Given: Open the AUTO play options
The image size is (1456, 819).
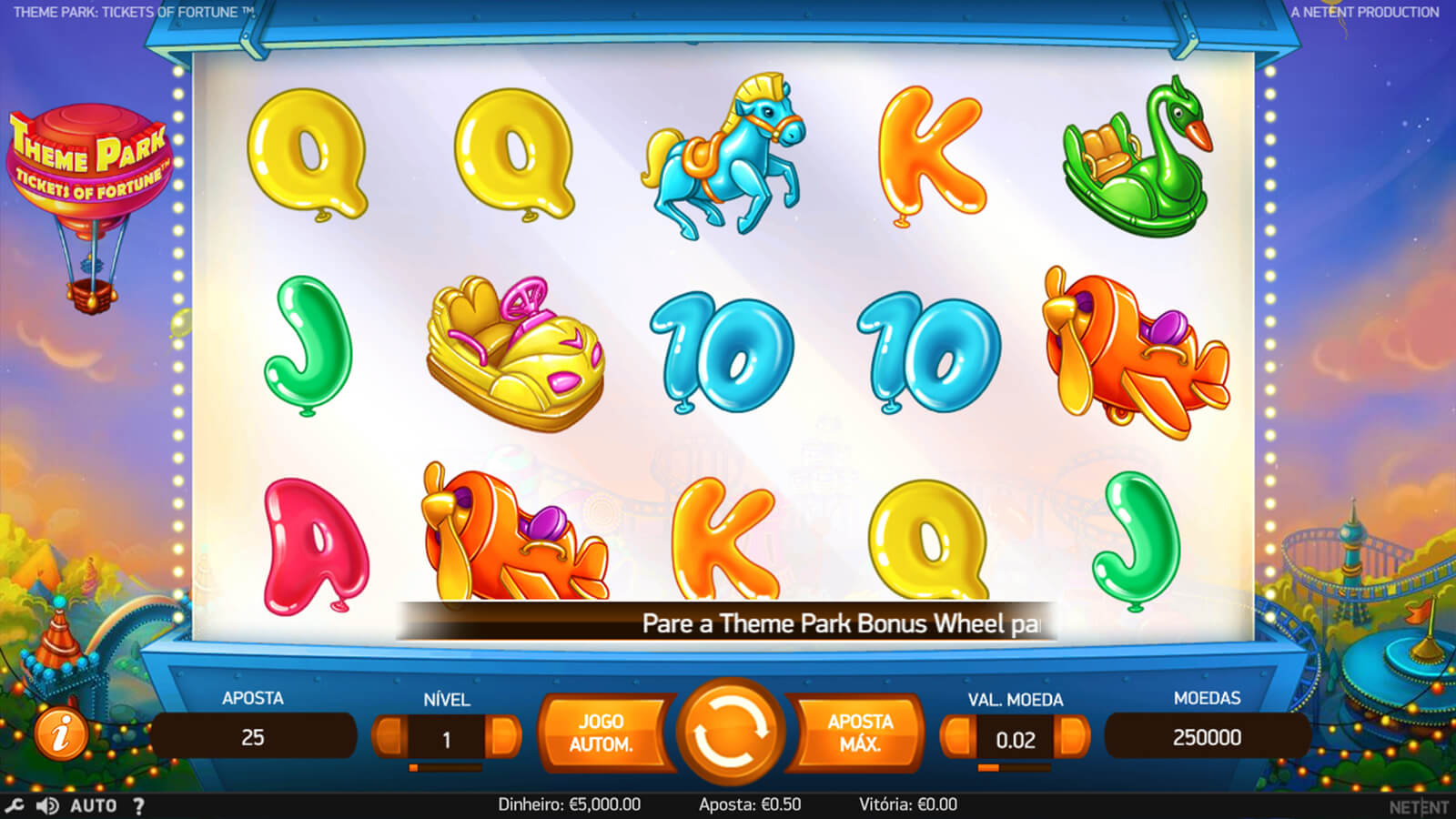Looking at the screenshot, I should [94, 805].
